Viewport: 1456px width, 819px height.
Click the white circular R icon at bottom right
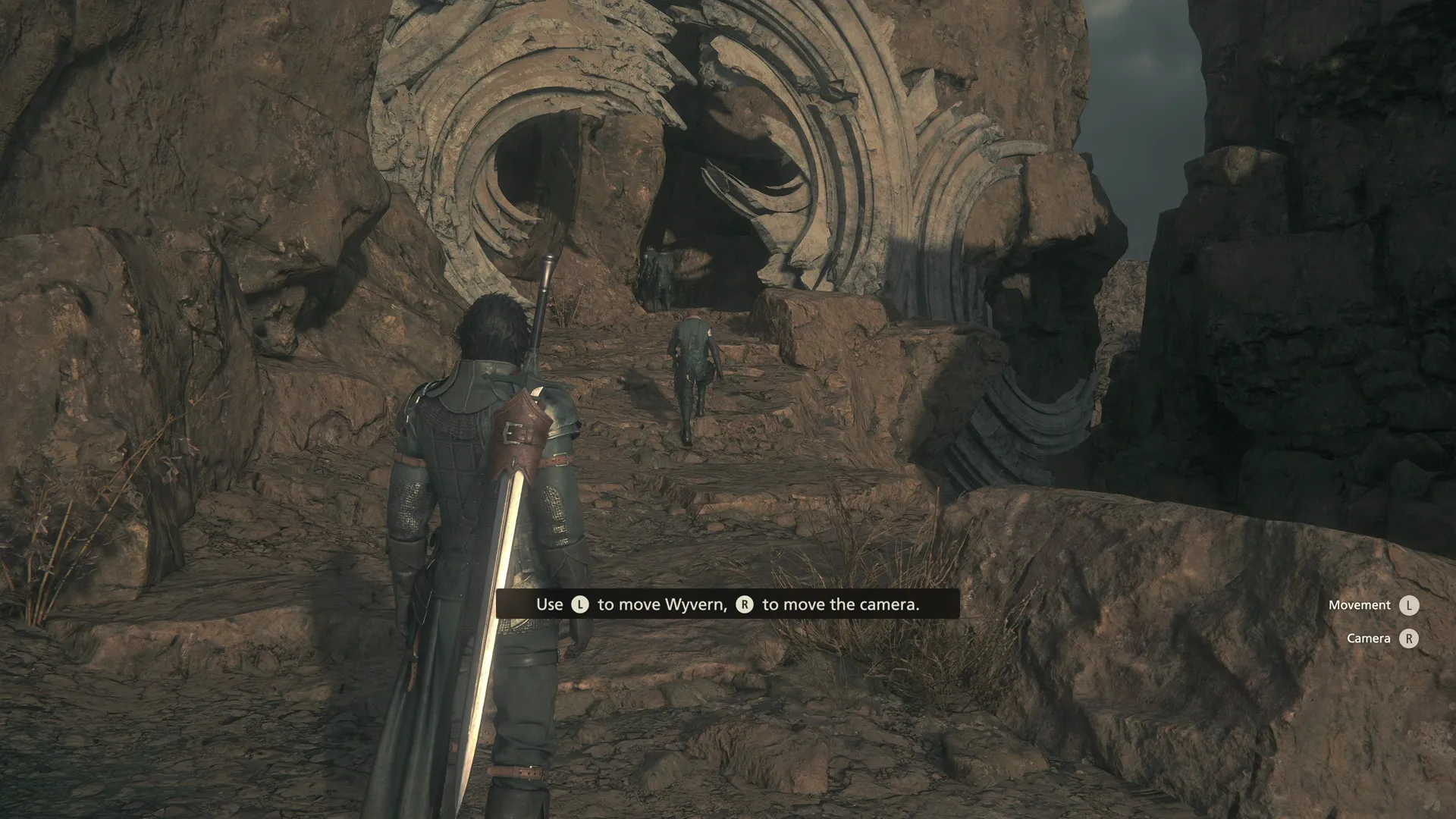pyautogui.click(x=1409, y=639)
